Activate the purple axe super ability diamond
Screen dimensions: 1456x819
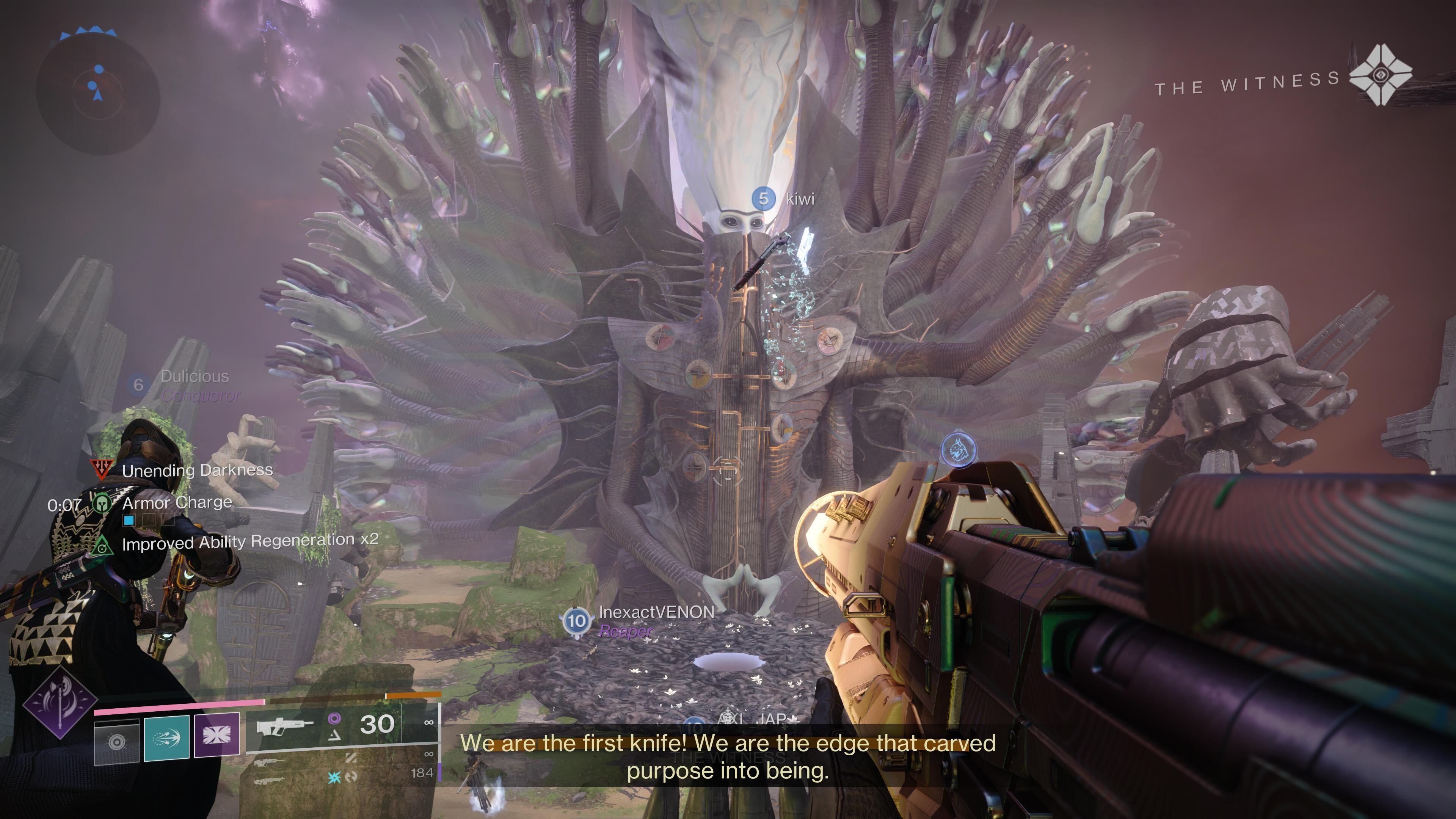(x=60, y=703)
